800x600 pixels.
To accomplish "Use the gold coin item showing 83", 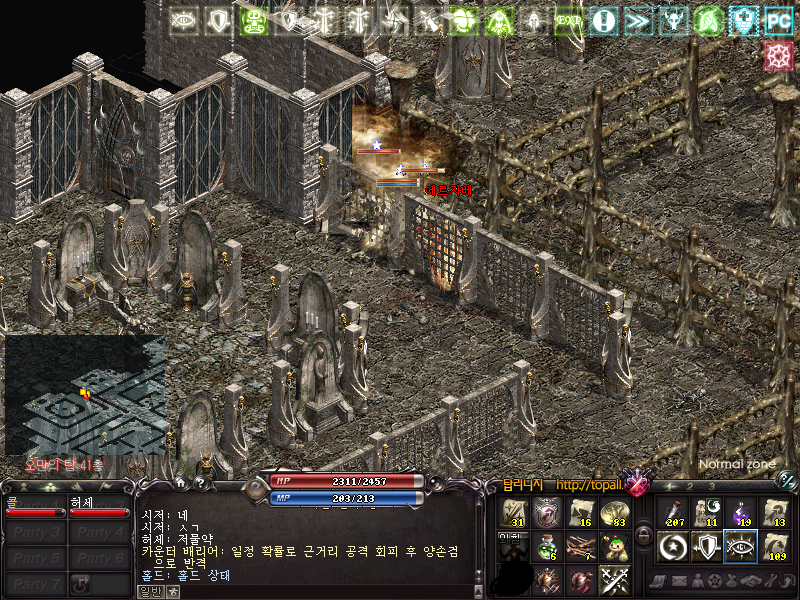I will click(x=614, y=512).
